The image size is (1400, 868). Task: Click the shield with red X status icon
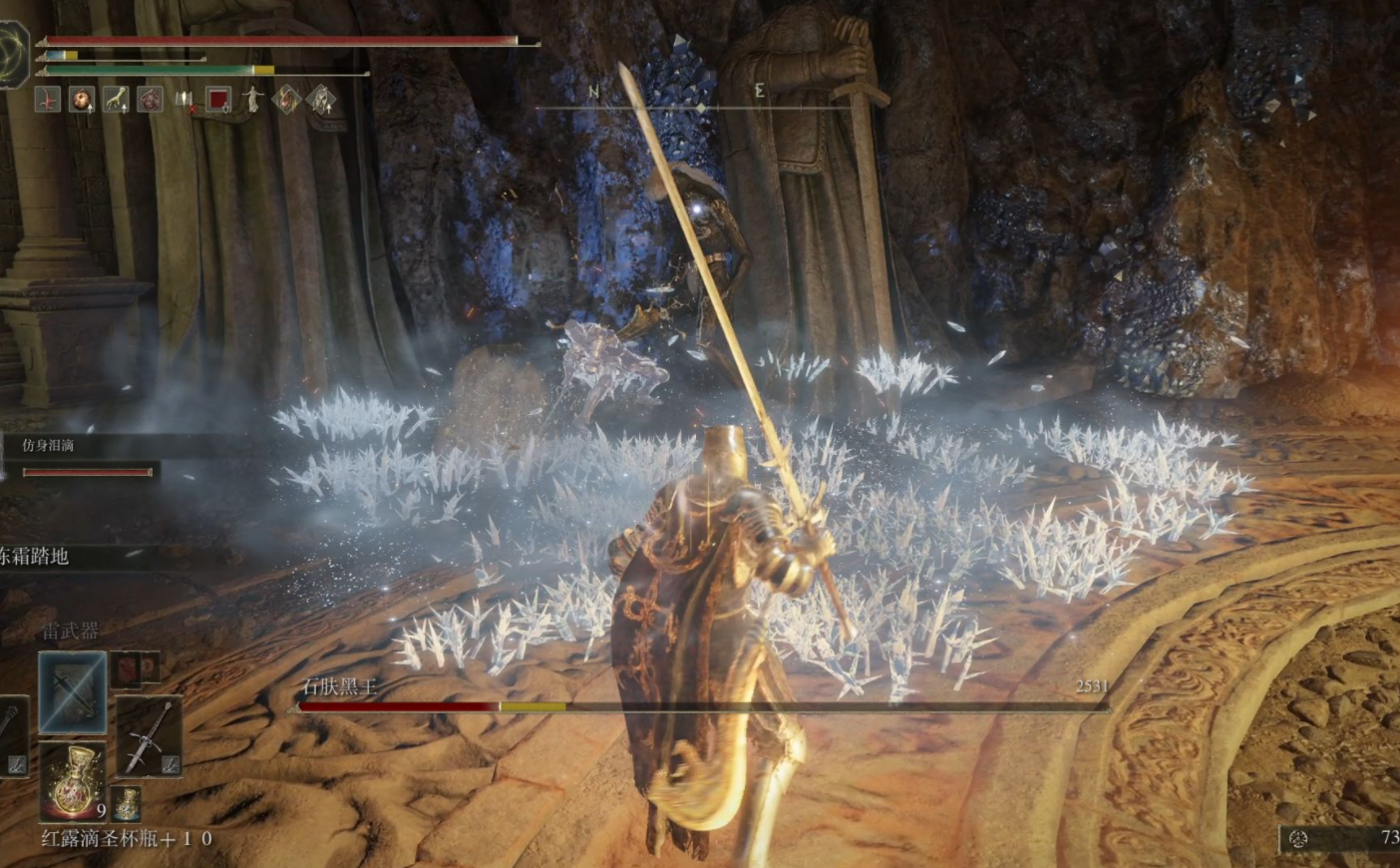tap(184, 99)
